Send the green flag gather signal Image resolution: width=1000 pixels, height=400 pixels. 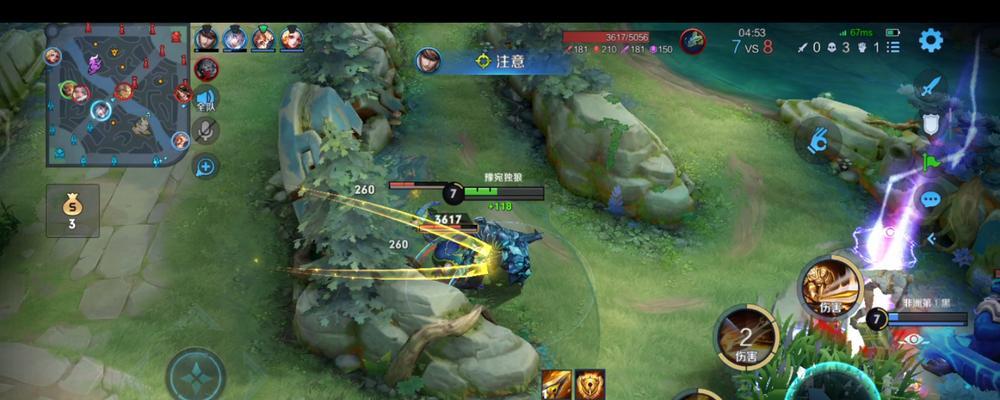tap(931, 162)
